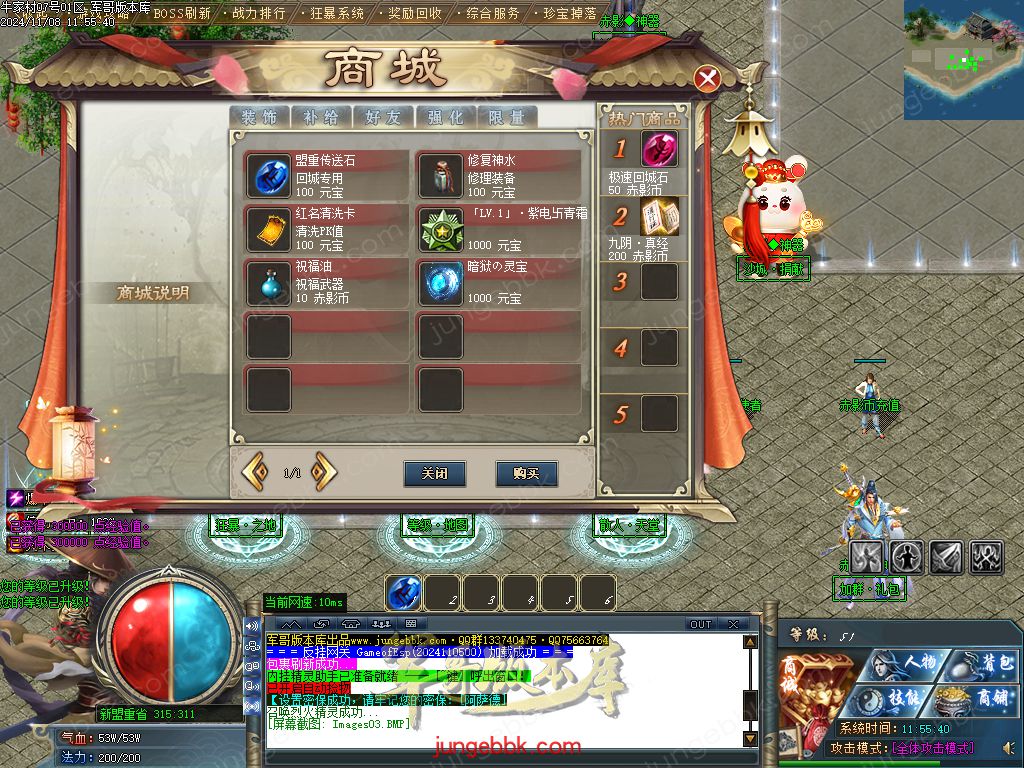
Task: Open the BOSS刷新 menu at the top
Action: (x=181, y=14)
